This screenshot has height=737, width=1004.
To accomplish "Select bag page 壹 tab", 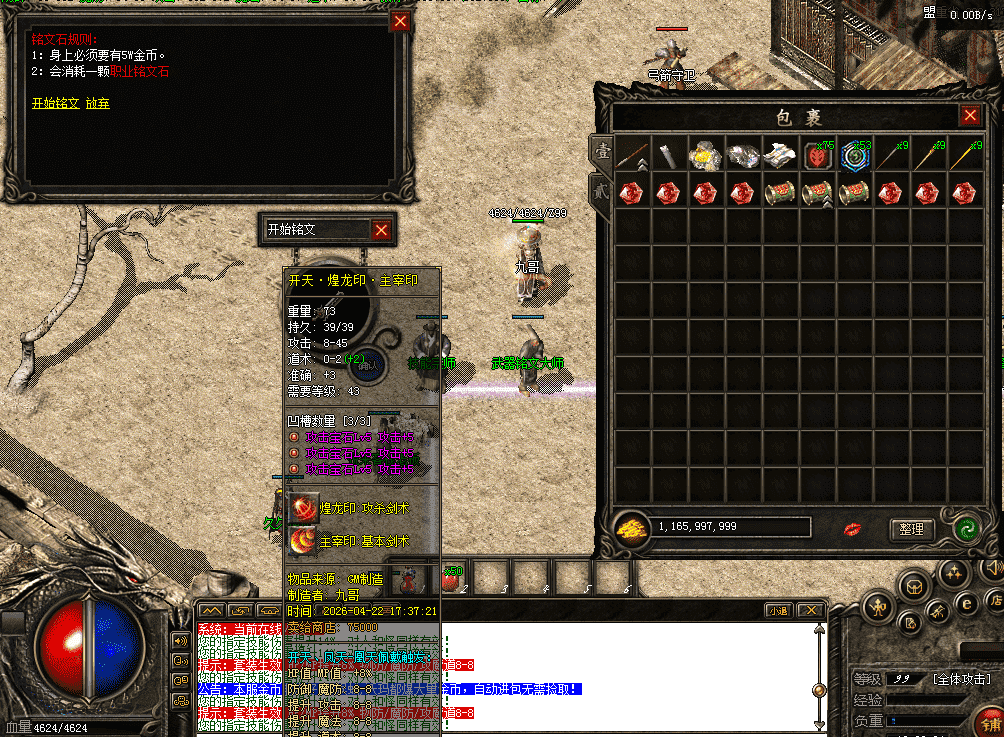I will pos(602,152).
